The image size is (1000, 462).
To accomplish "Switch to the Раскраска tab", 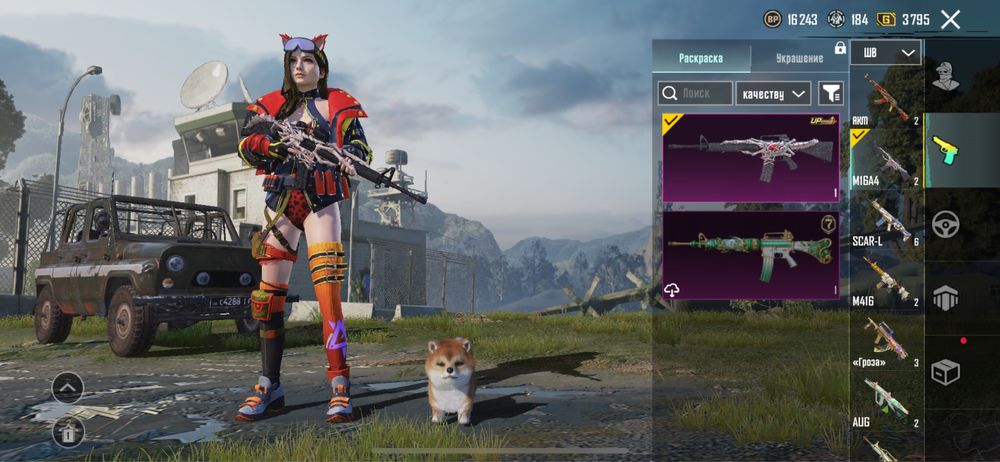I will (x=700, y=58).
